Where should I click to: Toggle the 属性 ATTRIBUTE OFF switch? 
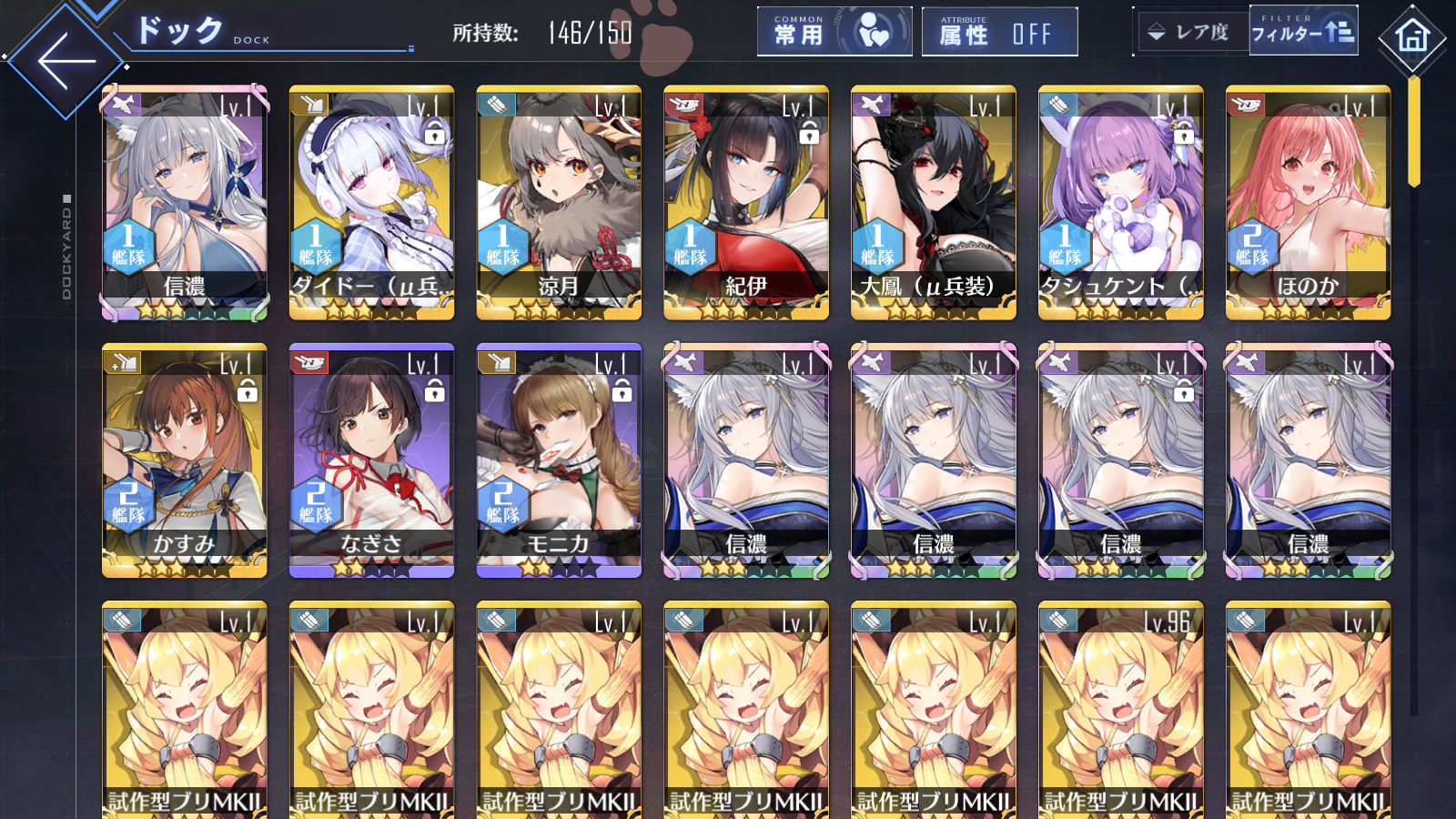(998, 31)
